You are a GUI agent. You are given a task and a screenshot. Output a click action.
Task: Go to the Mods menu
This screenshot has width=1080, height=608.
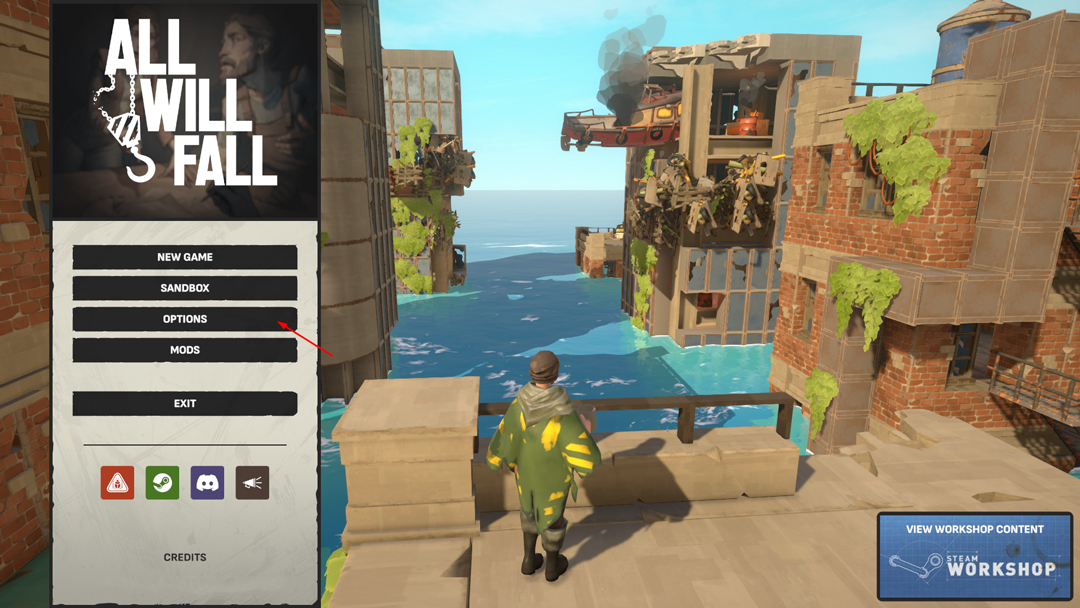tap(185, 350)
